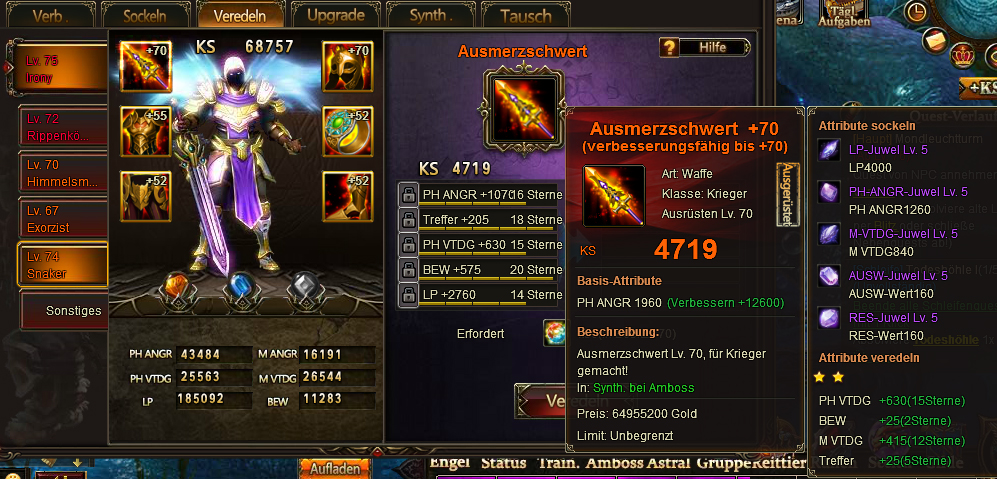Open the Hilfe help button
The height and width of the screenshot is (479, 997).
pos(704,47)
